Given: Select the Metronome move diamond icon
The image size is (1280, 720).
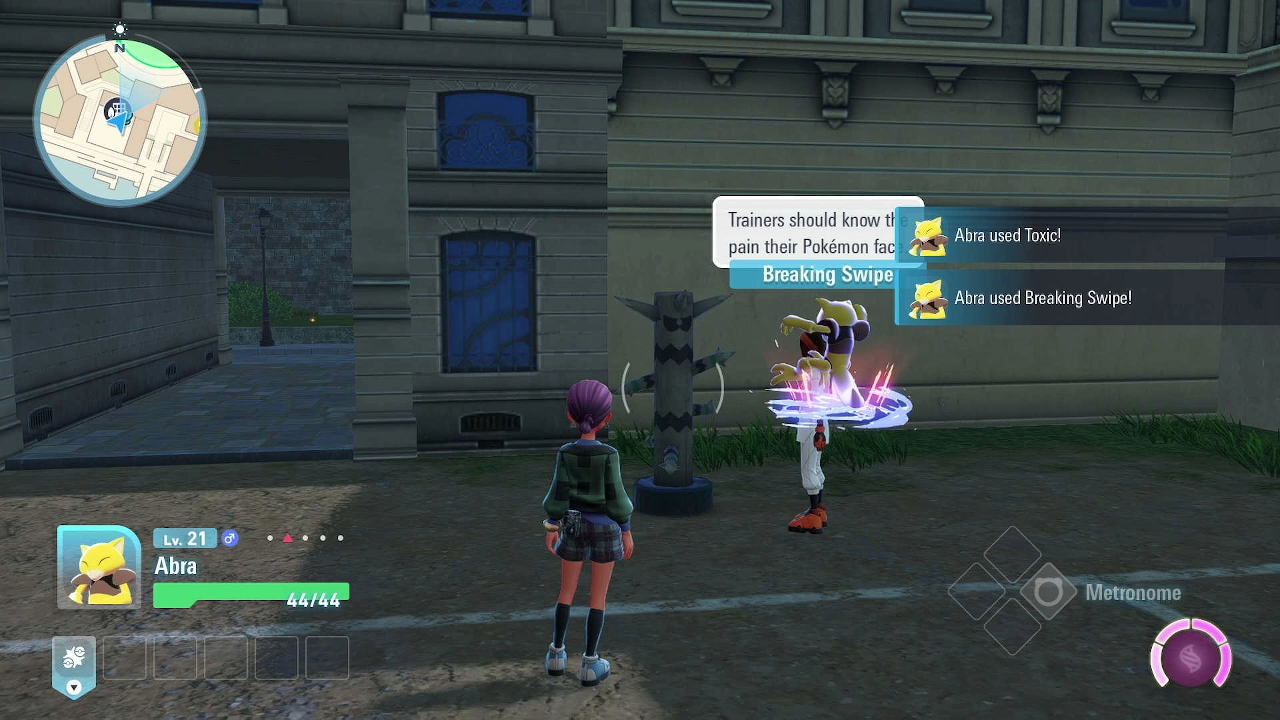Looking at the screenshot, I should (1049, 592).
